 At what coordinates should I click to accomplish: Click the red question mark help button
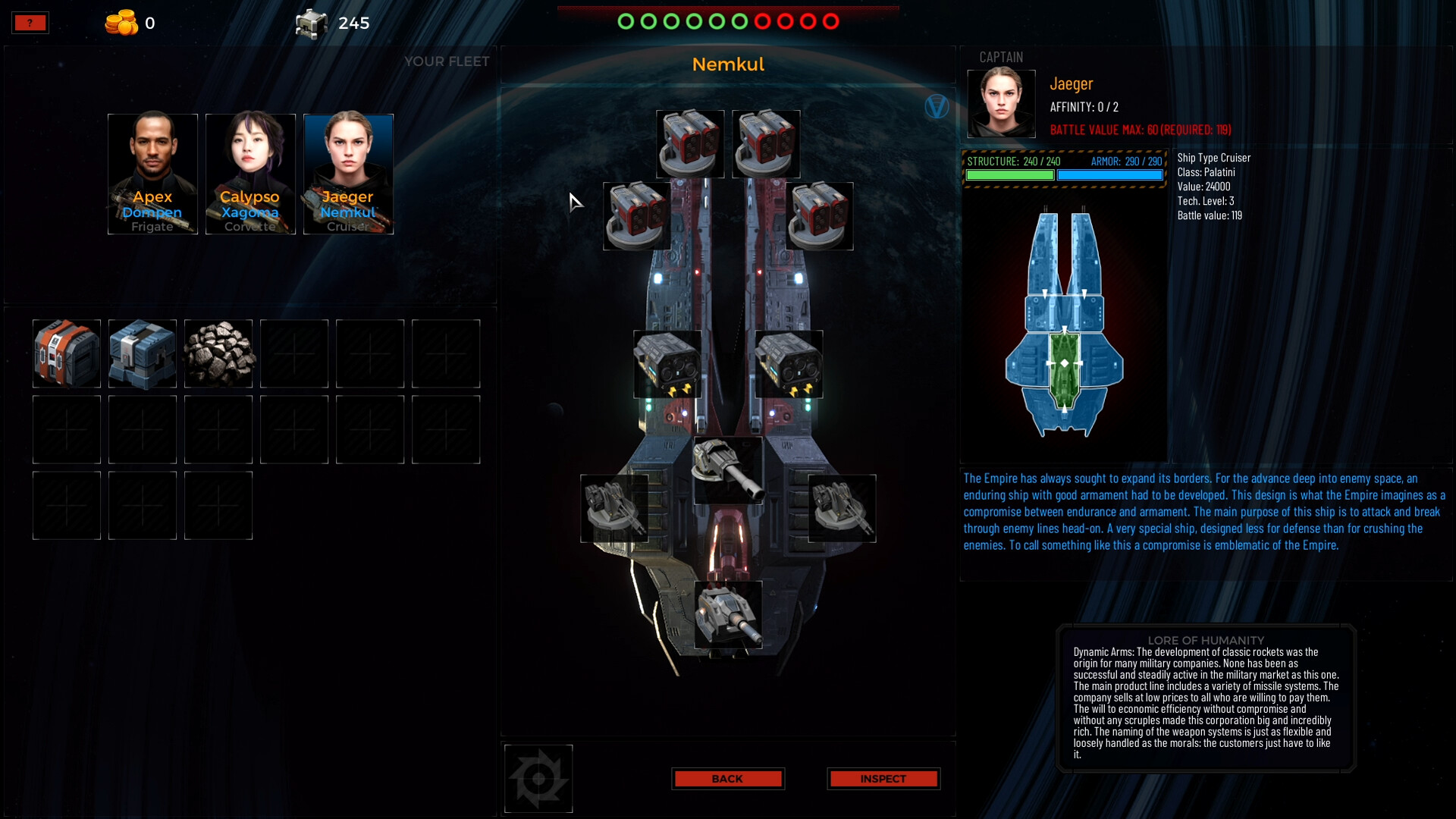click(30, 23)
